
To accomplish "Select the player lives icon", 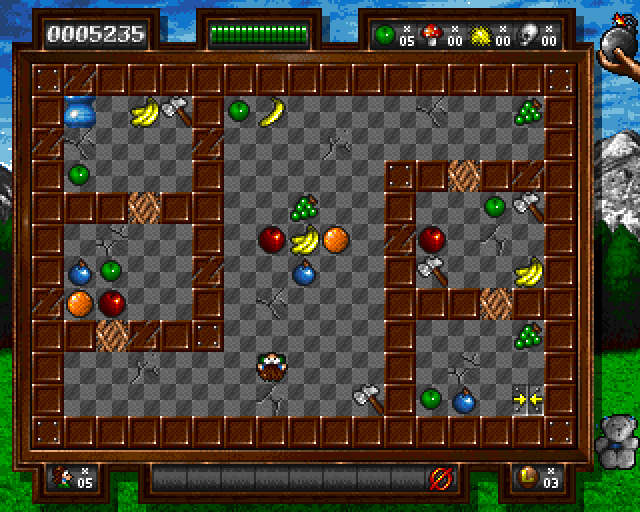I will [65, 478].
